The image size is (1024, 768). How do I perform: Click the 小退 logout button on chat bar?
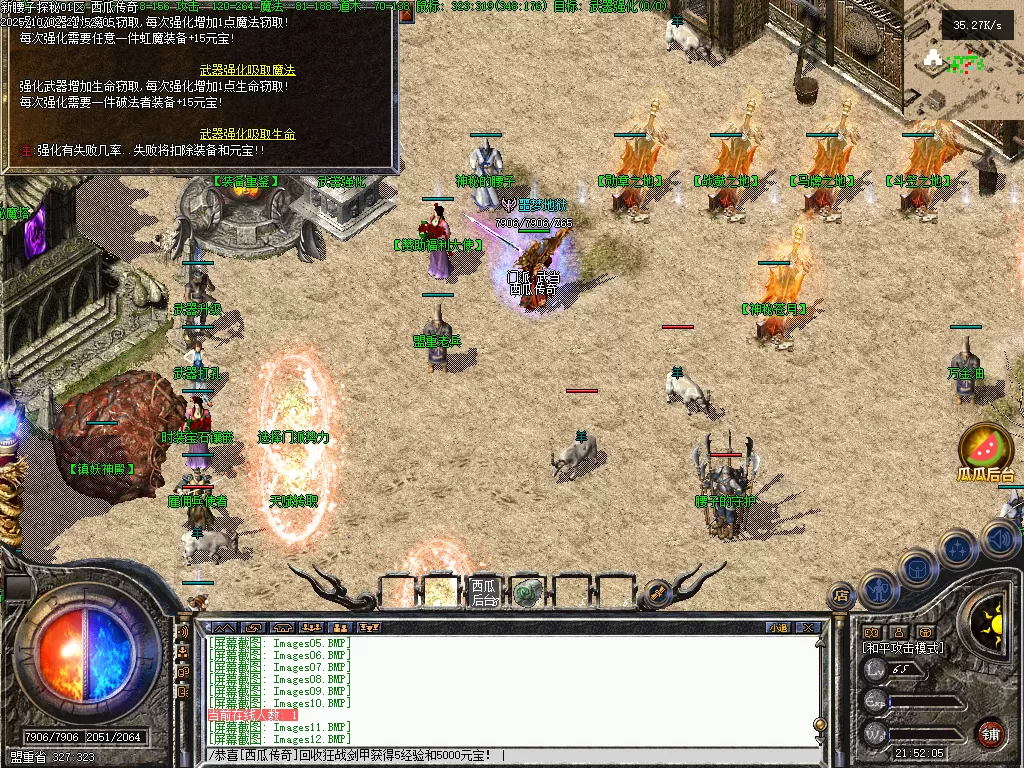click(778, 628)
